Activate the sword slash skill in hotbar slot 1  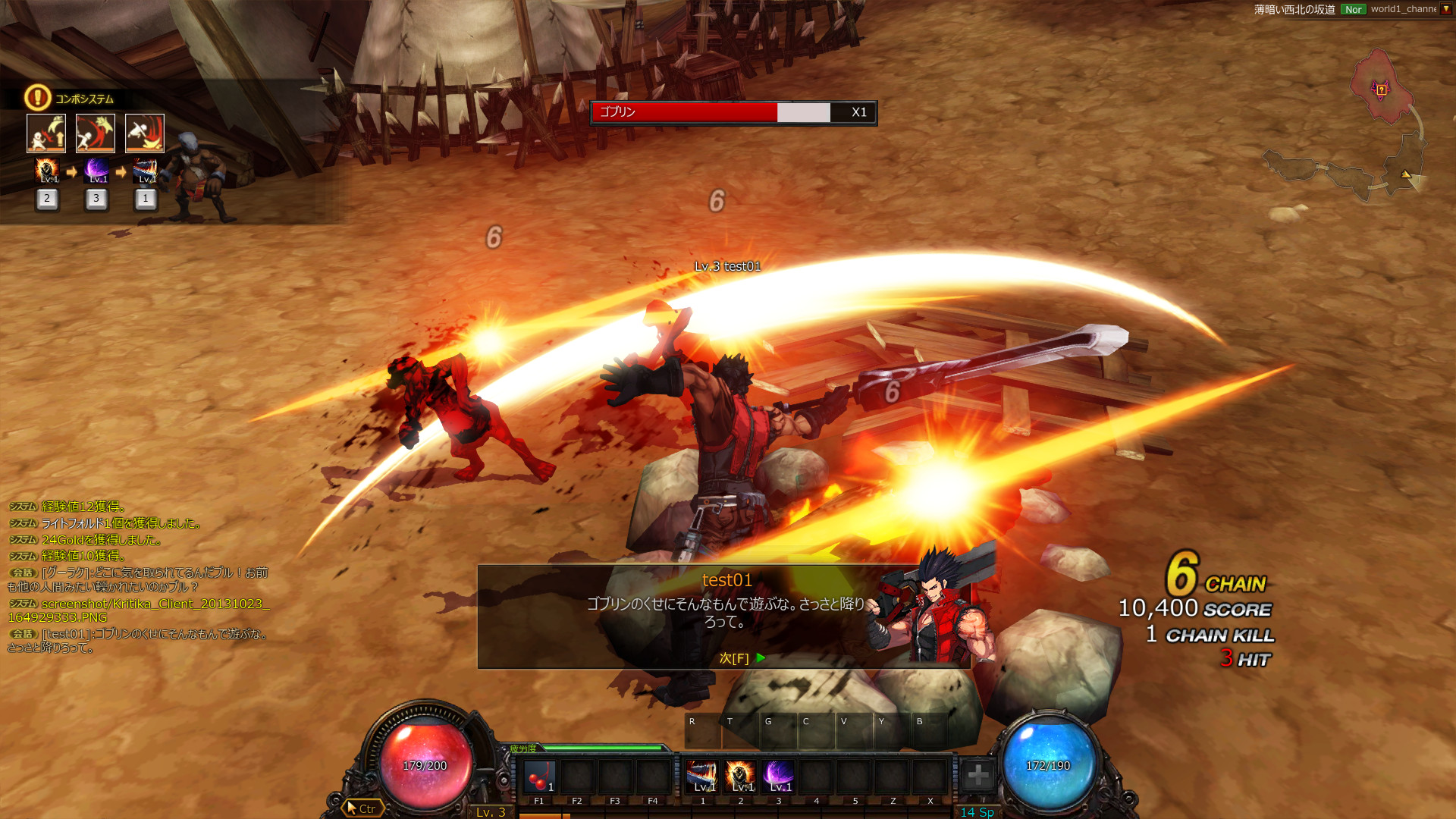702,777
